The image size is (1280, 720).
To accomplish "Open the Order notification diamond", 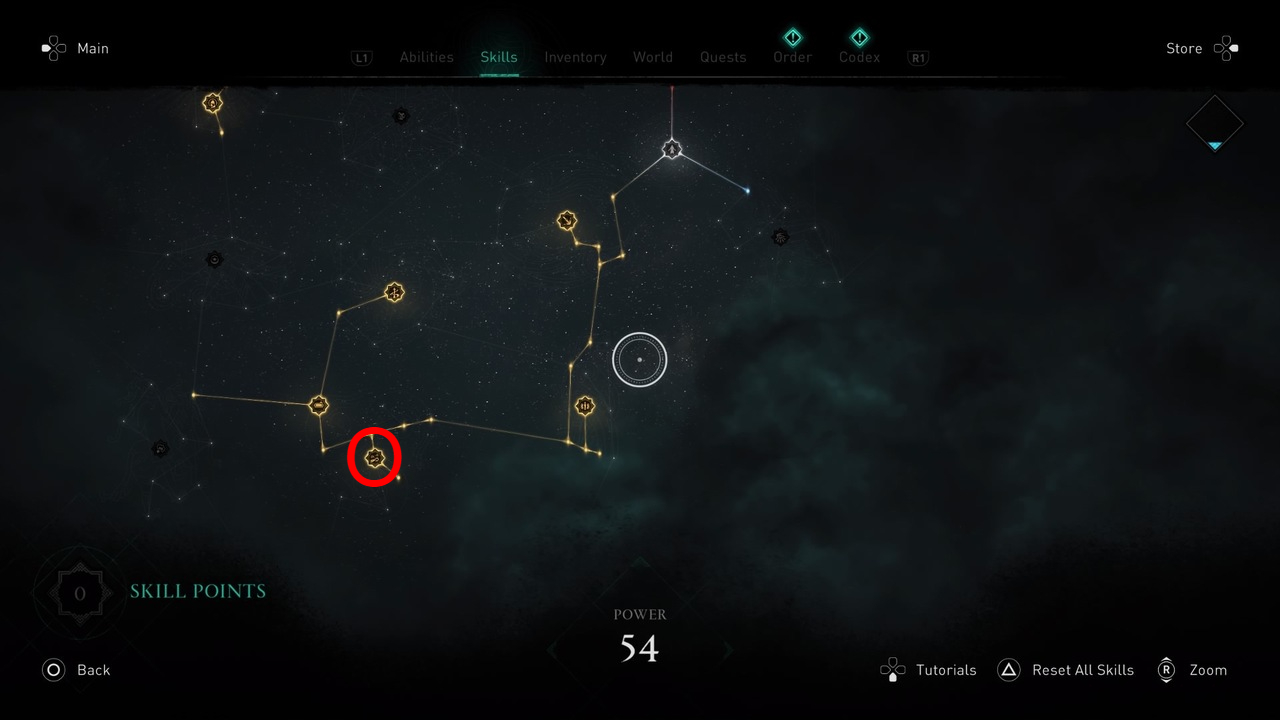I will point(792,36).
